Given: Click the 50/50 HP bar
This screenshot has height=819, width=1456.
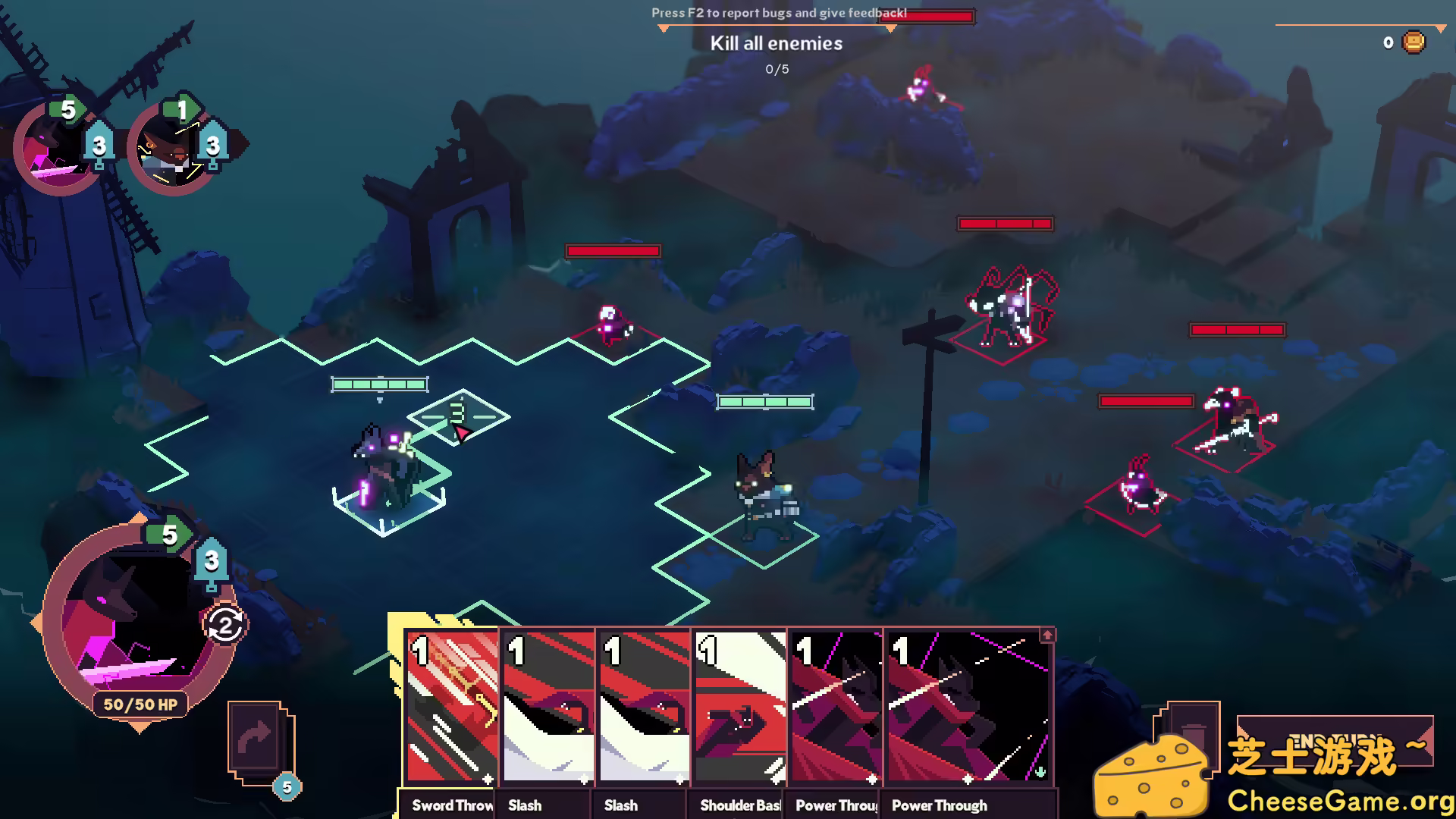Looking at the screenshot, I should 140,704.
